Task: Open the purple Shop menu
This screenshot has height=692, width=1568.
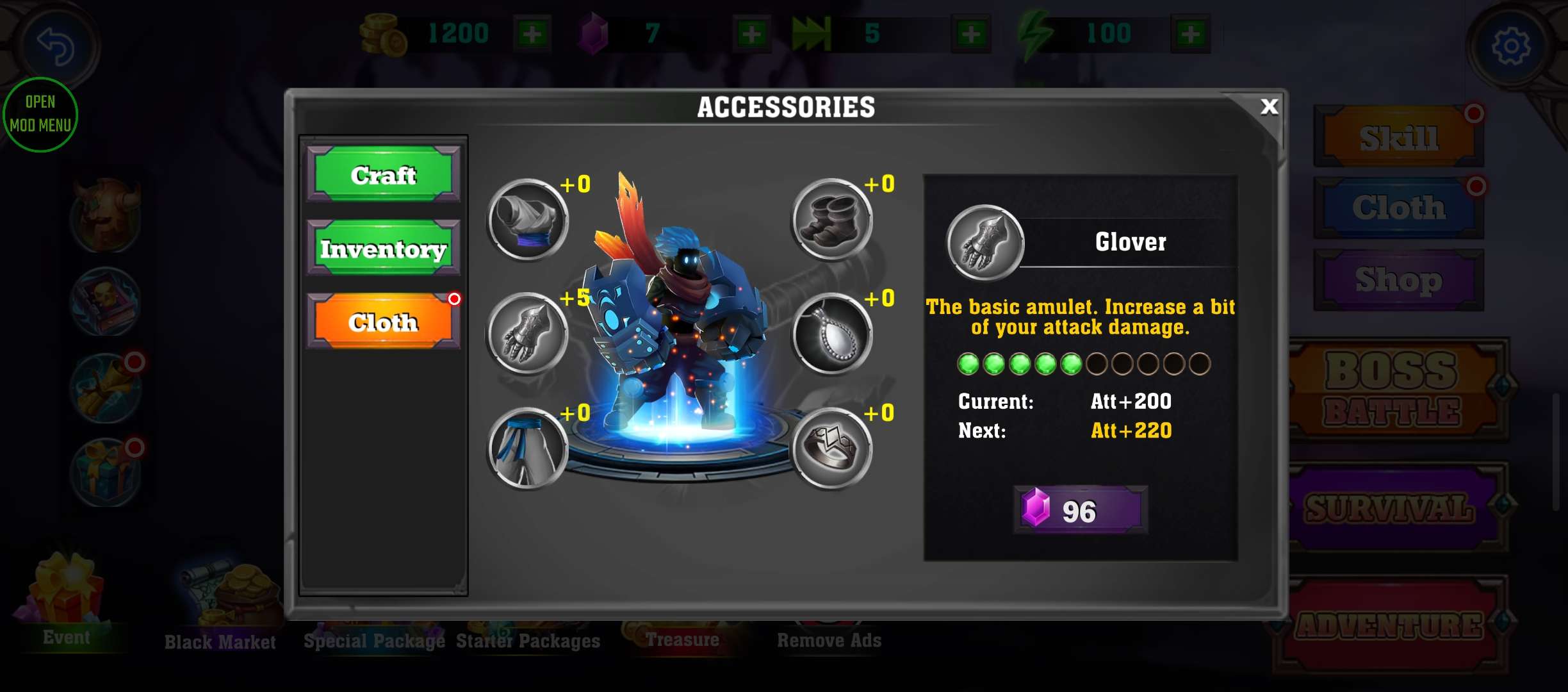Action: [x=1398, y=280]
